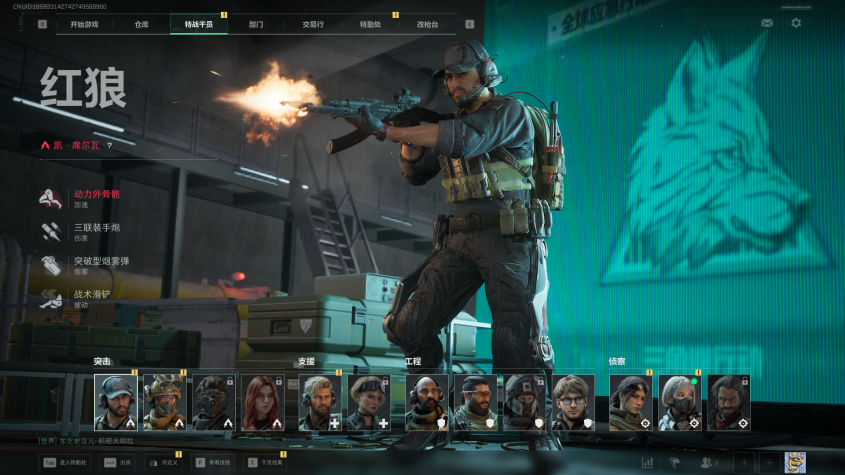Open the 改枪台 (Gunsmith) tab
Viewport: 845px width, 475px height.
click(x=428, y=23)
